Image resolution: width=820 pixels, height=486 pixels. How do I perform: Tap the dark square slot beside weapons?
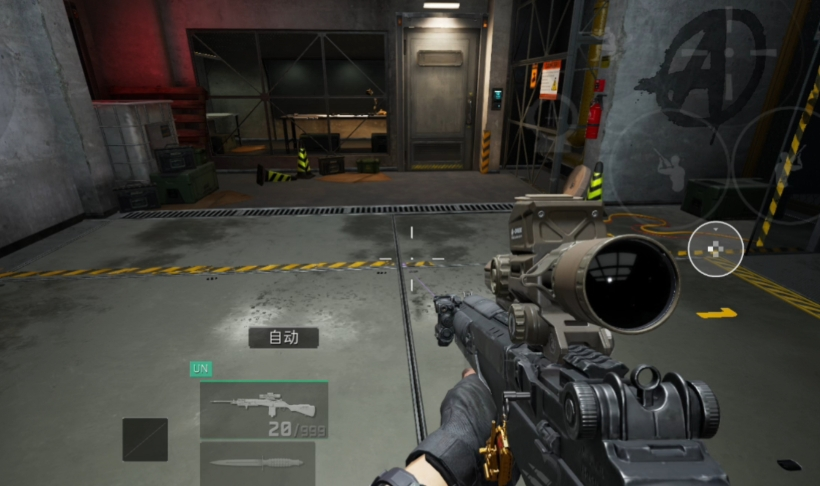[x=145, y=439]
